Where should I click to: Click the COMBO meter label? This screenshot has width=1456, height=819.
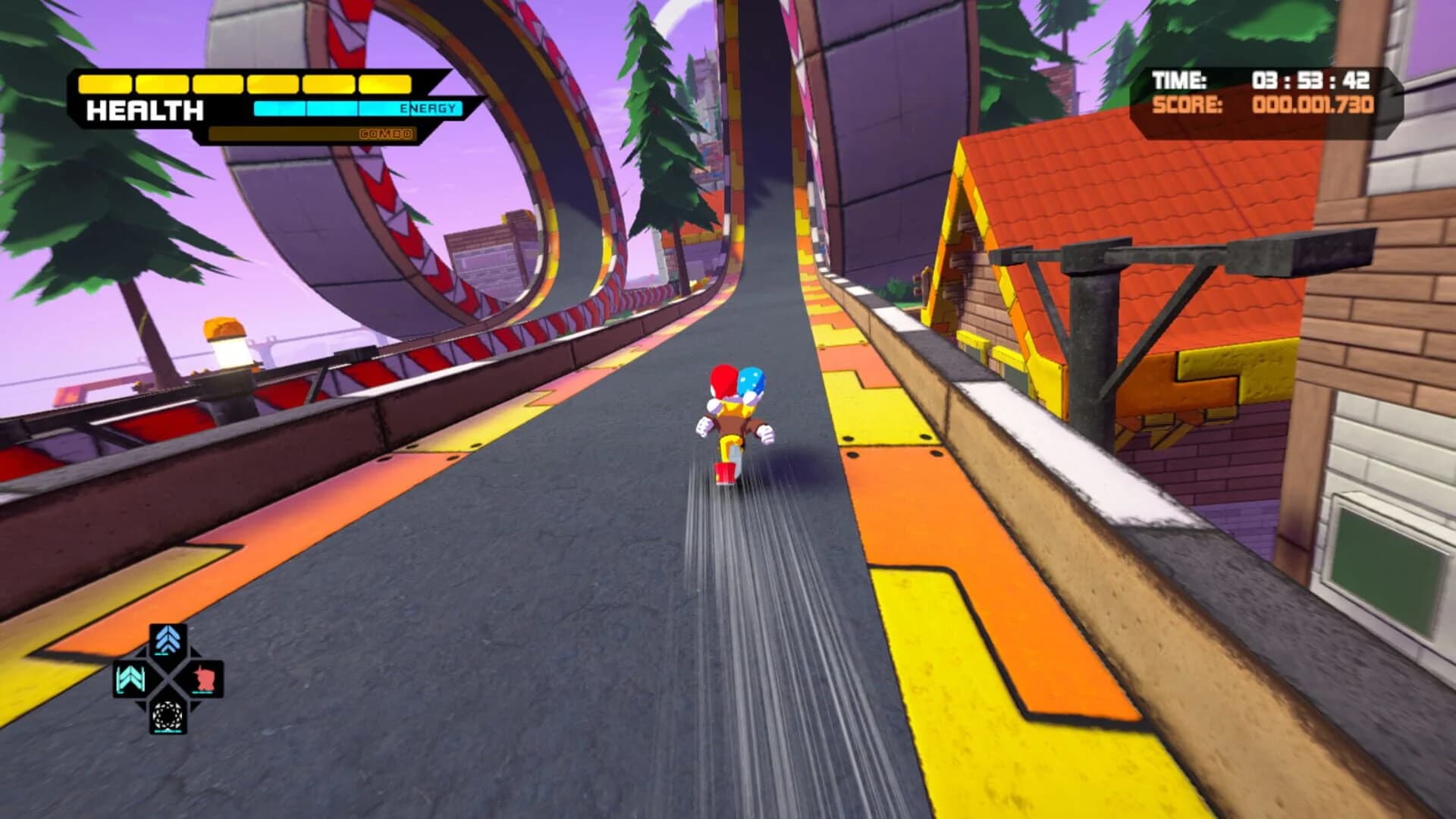point(388,134)
